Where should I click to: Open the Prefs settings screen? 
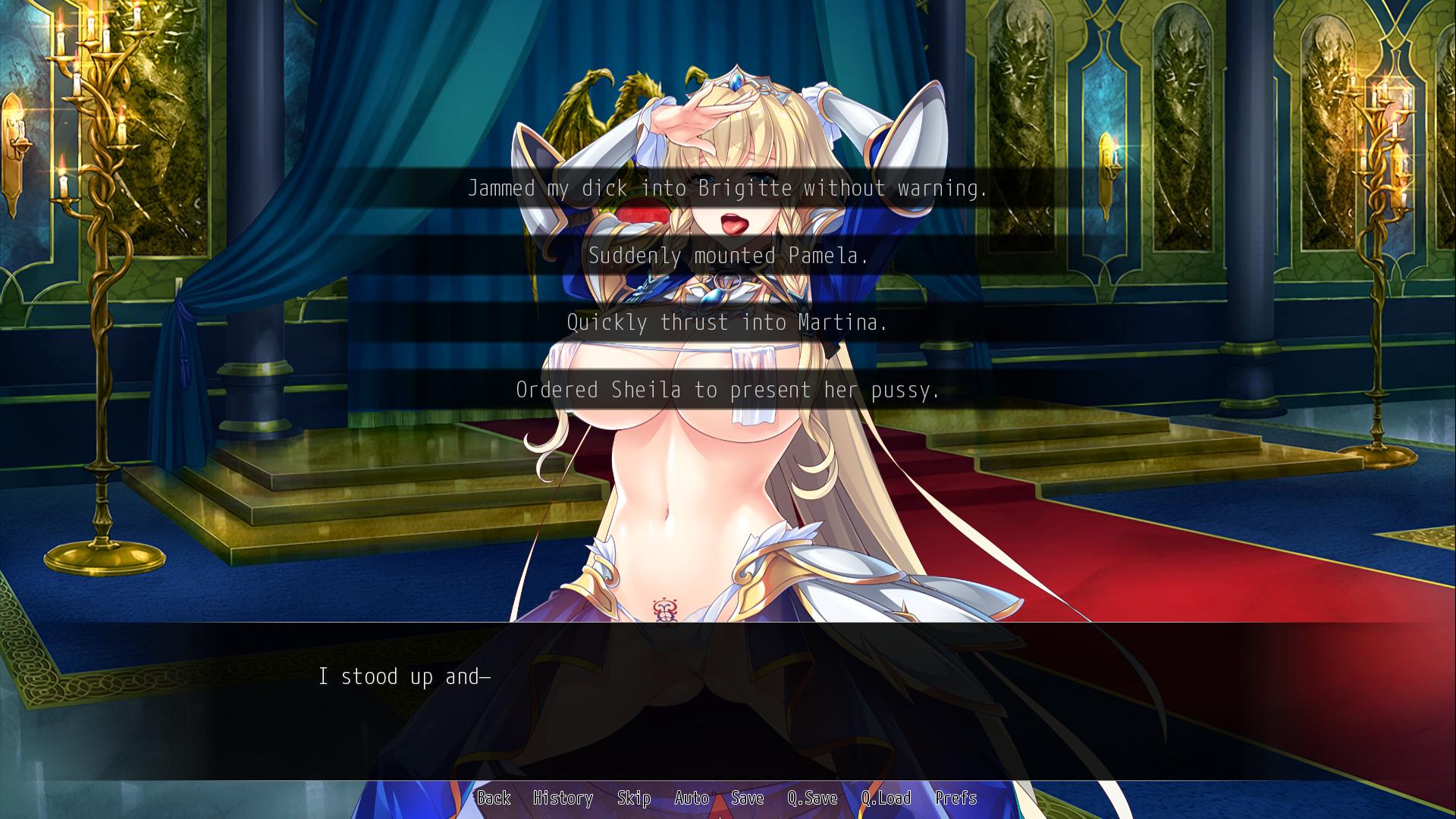tap(958, 799)
